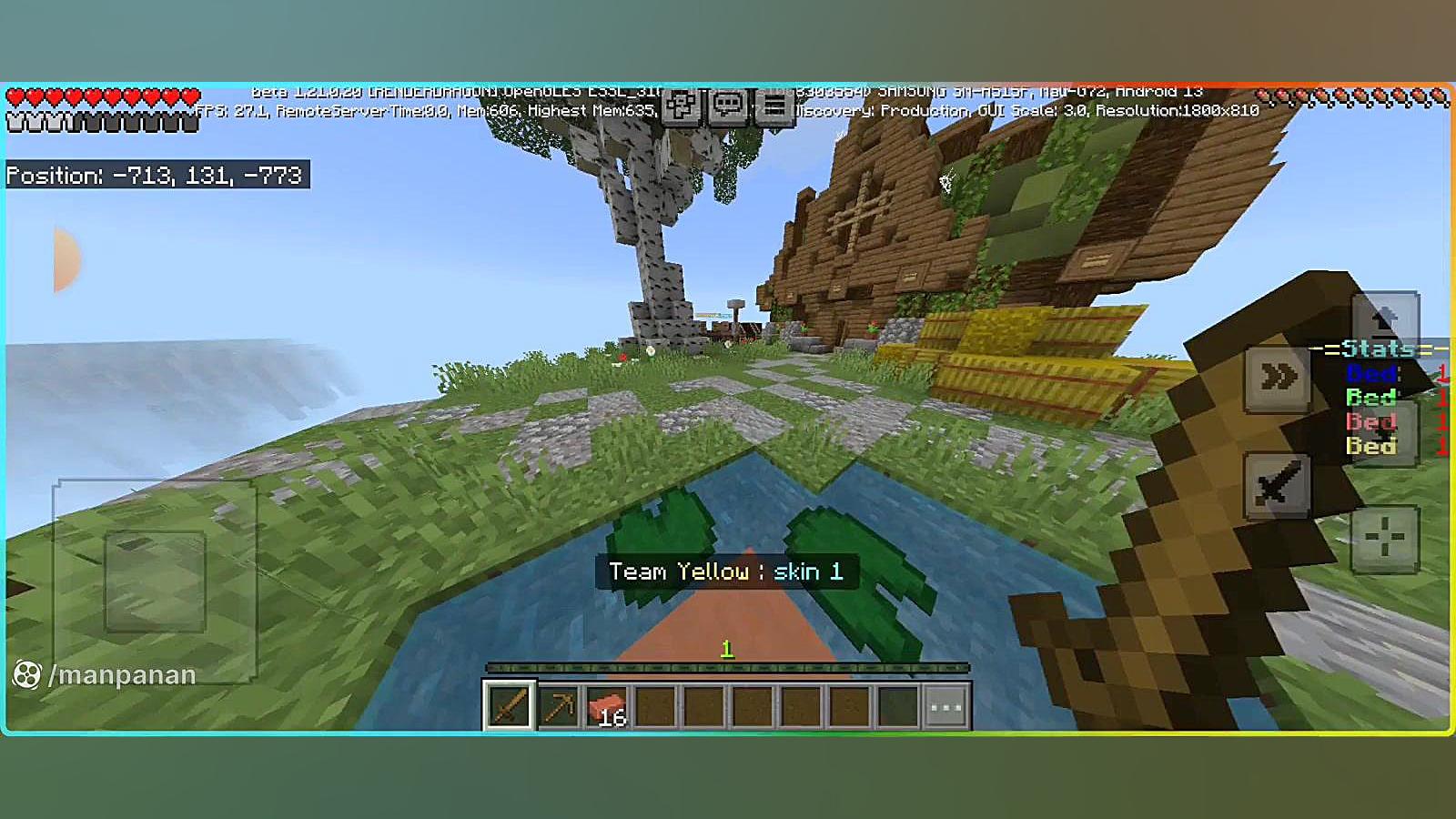1456x819 pixels.
Task: Tap the crosshair interact button
Action: coord(1384,539)
